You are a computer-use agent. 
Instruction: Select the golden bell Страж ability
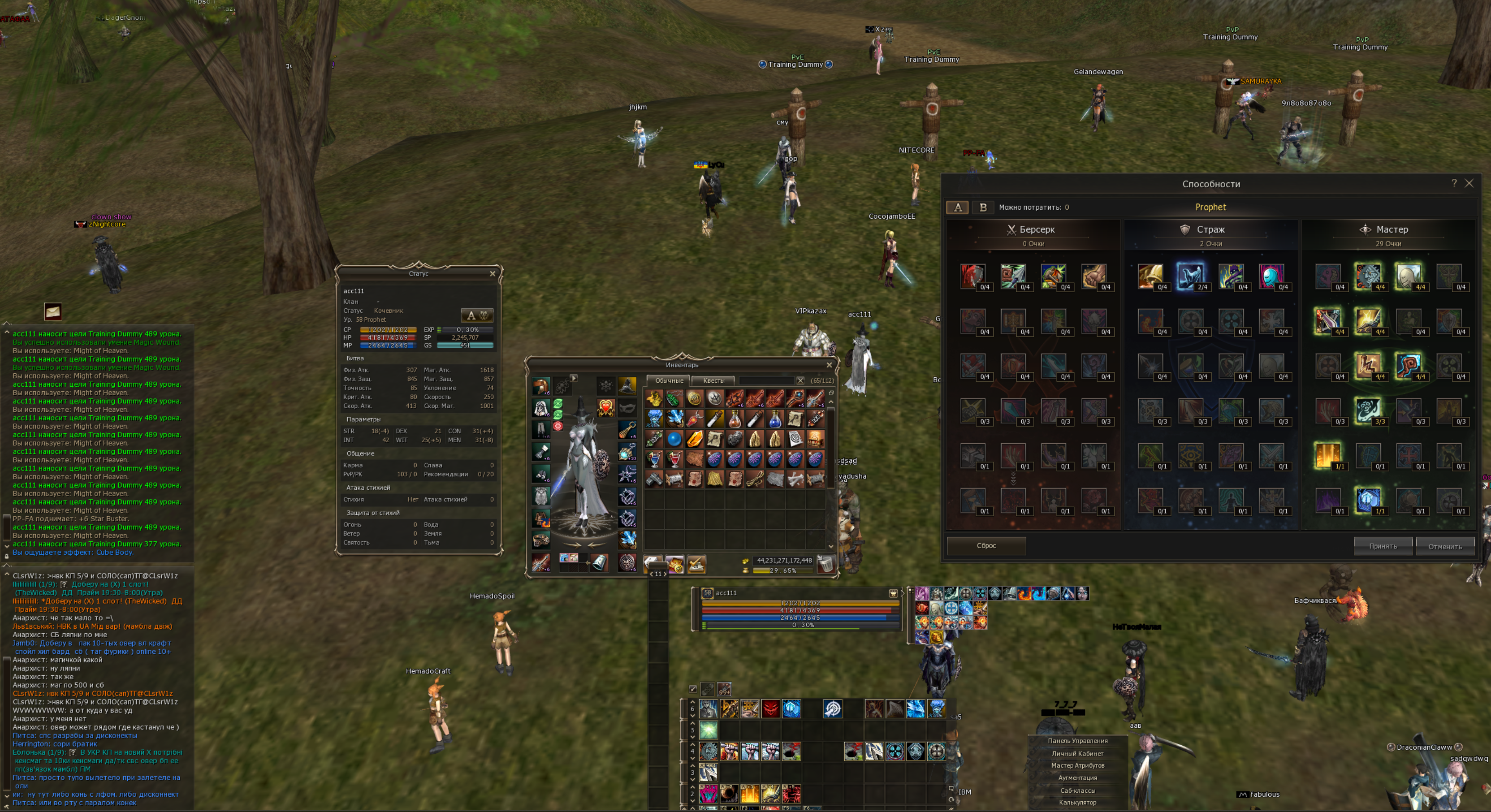1150,276
